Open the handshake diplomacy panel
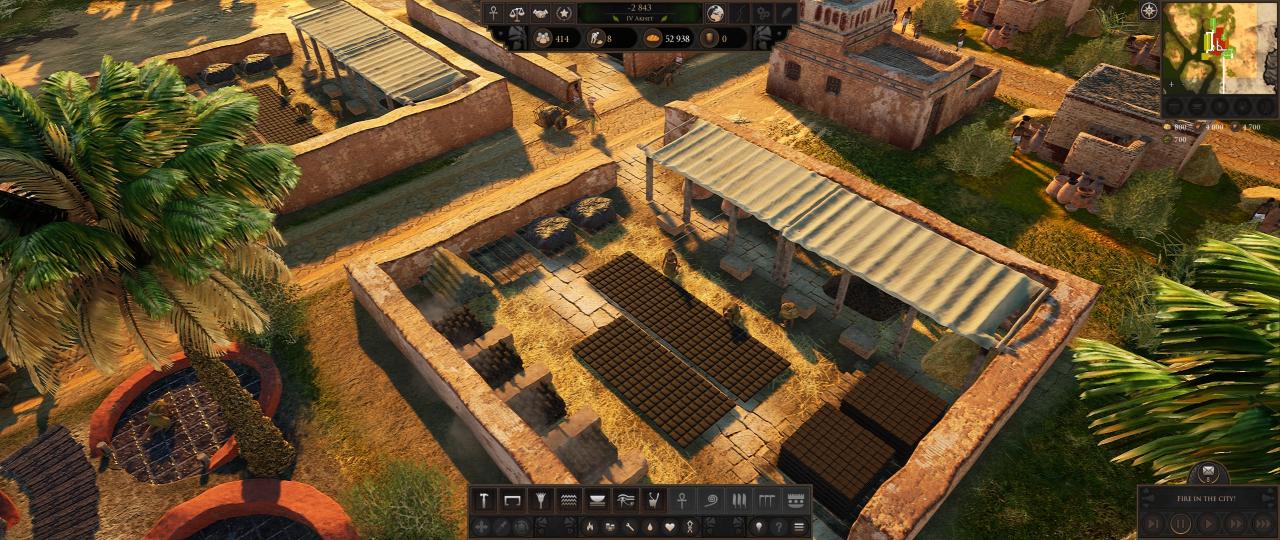Image resolution: width=1280 pixels, height=540 pixels. point(540,13)
